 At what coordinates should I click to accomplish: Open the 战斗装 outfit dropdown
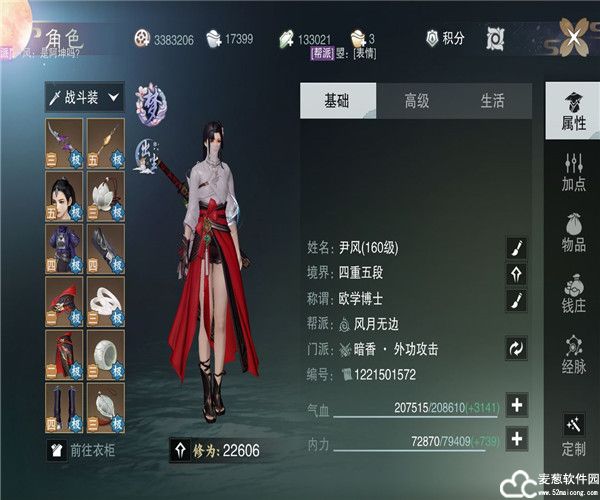[84, 98]
